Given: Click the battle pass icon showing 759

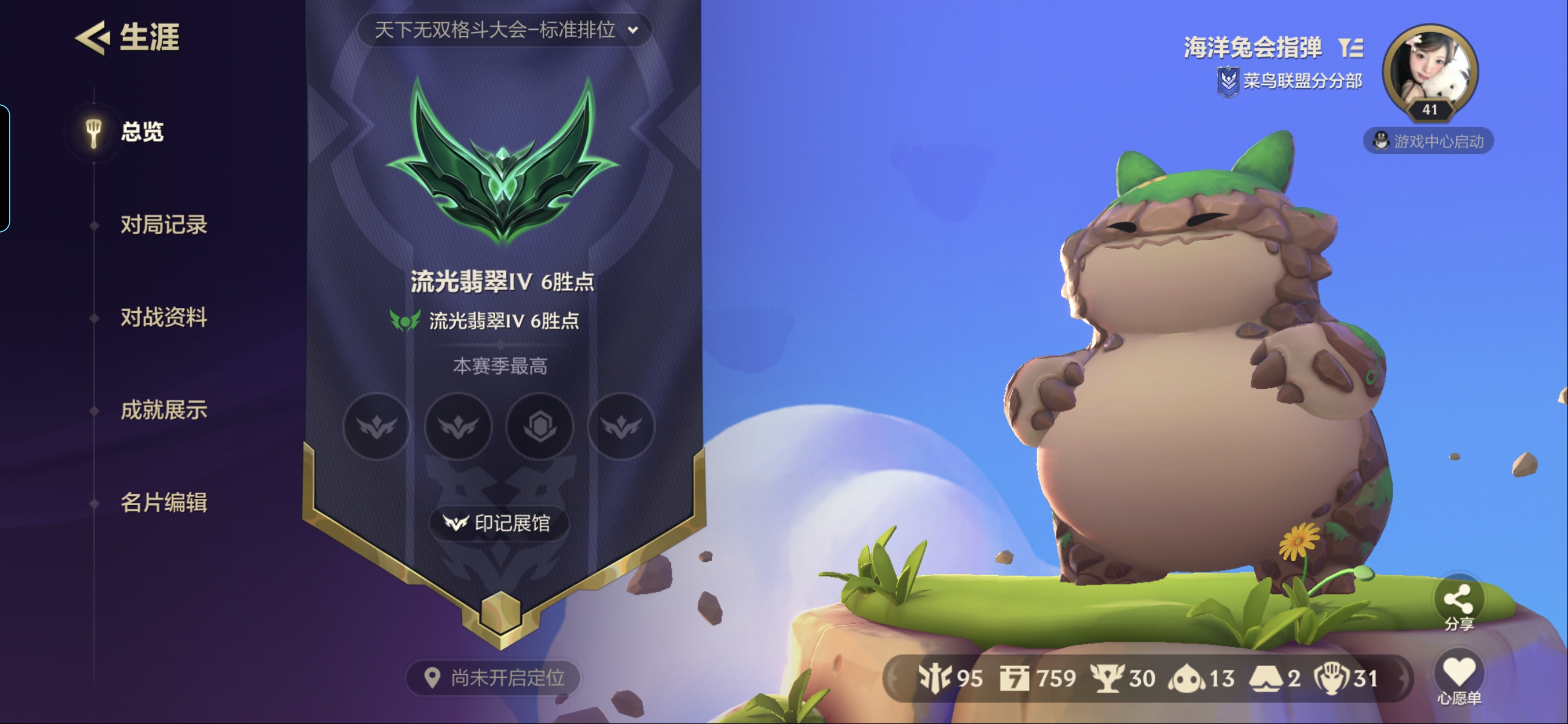Looking at the screenshot, I should [1014, 677].
